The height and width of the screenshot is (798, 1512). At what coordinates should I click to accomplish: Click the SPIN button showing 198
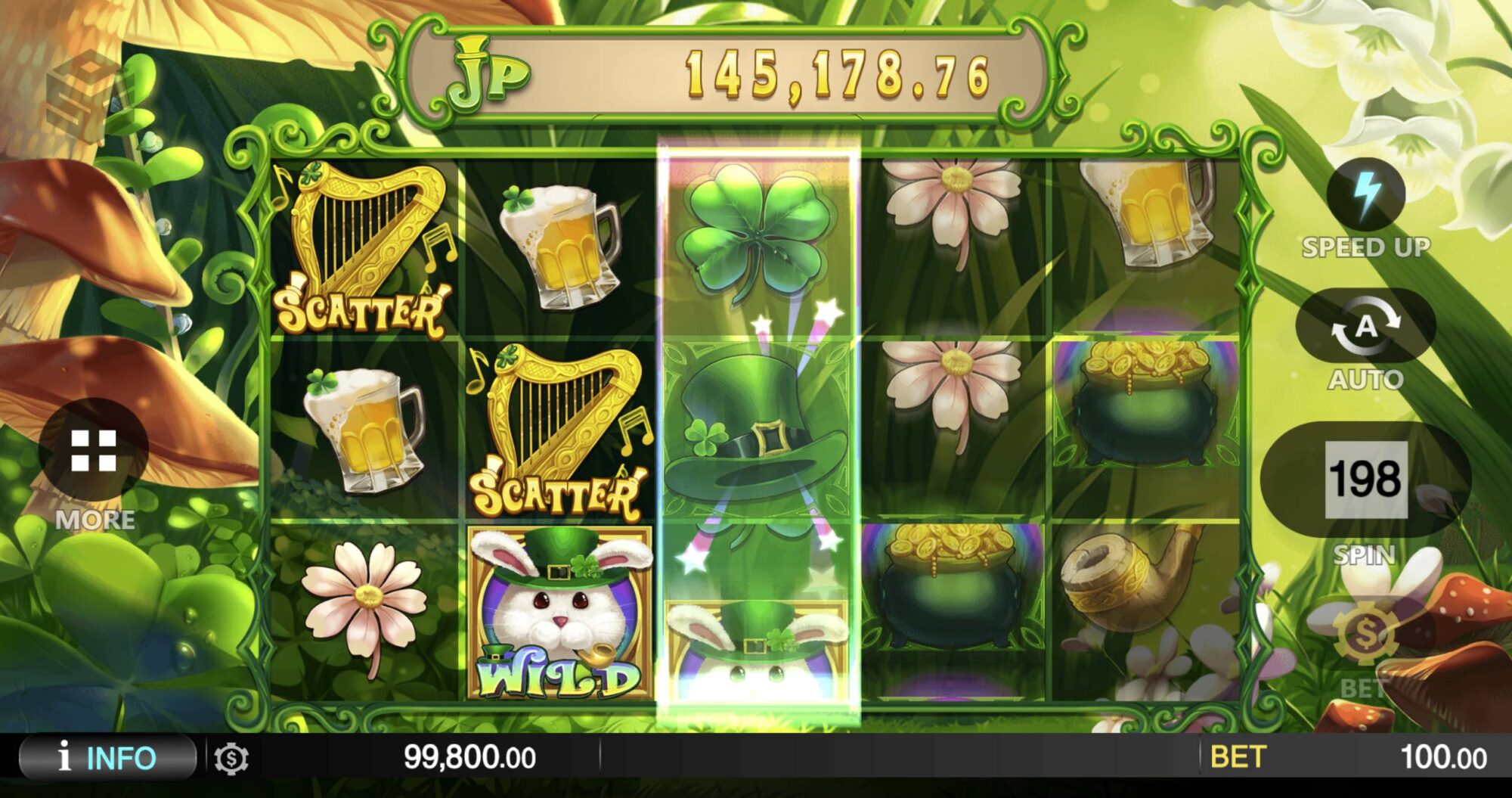1365,480
